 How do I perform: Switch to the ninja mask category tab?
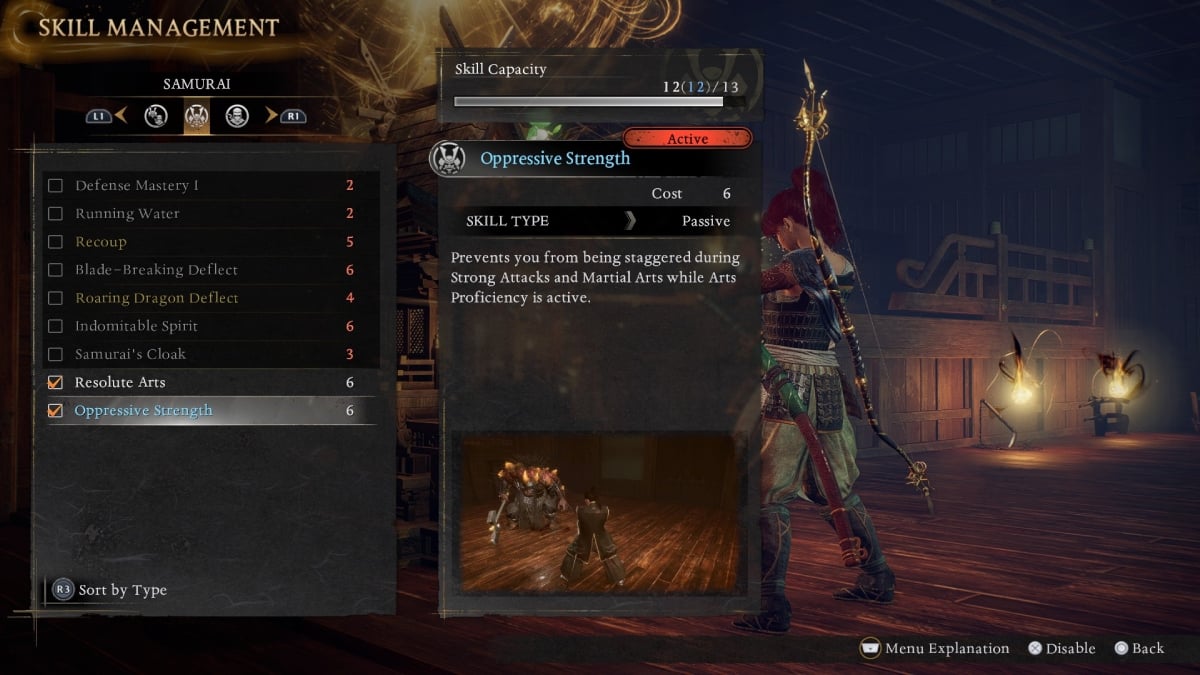click(x=237, y=117)
